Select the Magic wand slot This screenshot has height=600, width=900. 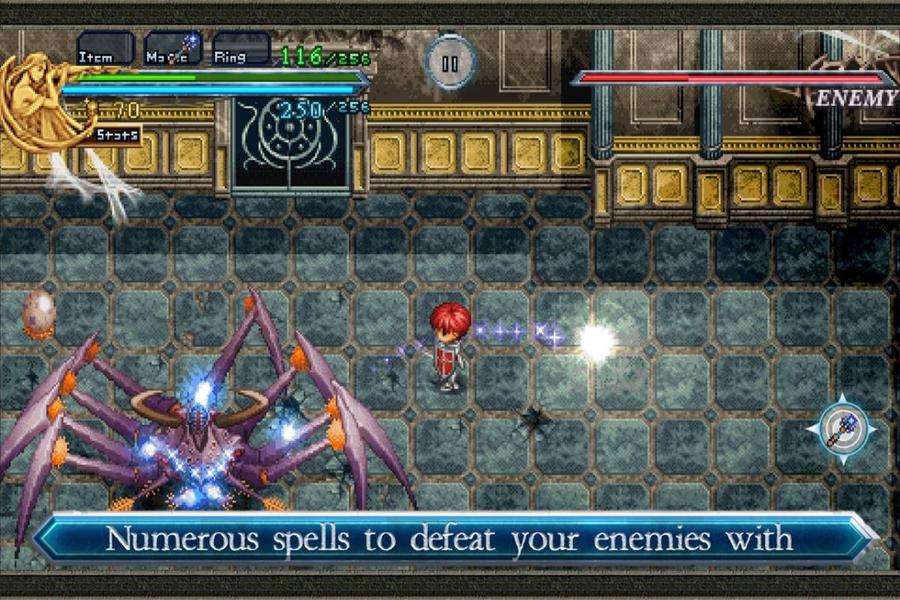click(x=173, y=50)
